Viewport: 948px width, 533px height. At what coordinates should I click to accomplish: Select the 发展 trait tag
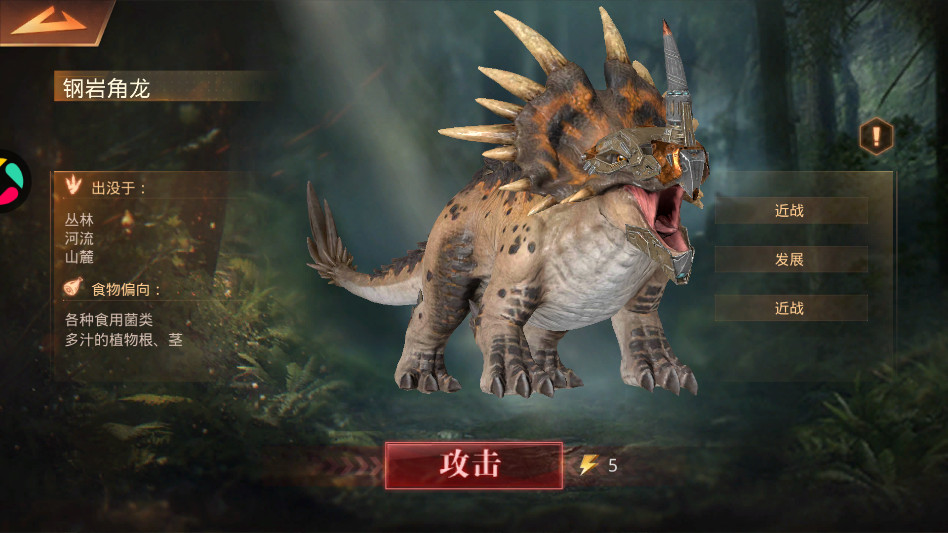pyautogui.click(x=790, y=259)
